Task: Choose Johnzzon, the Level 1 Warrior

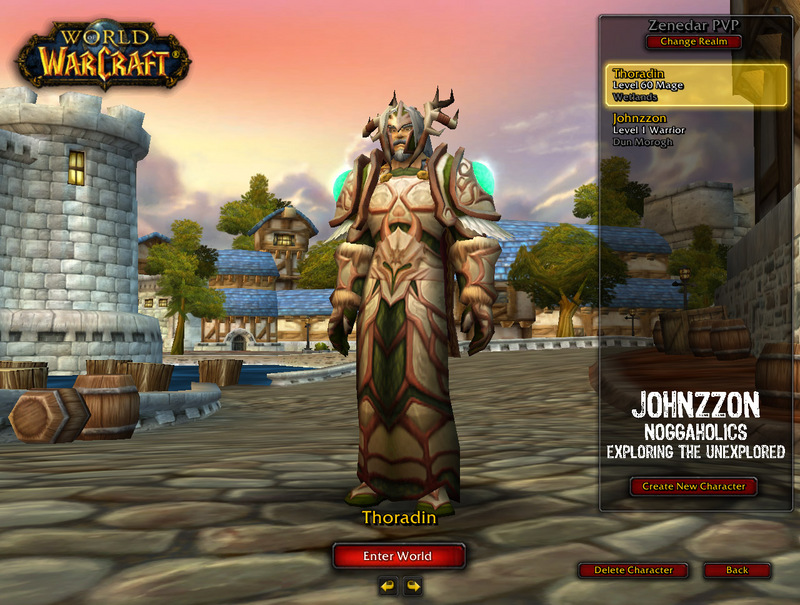Action: coord(682,130)
